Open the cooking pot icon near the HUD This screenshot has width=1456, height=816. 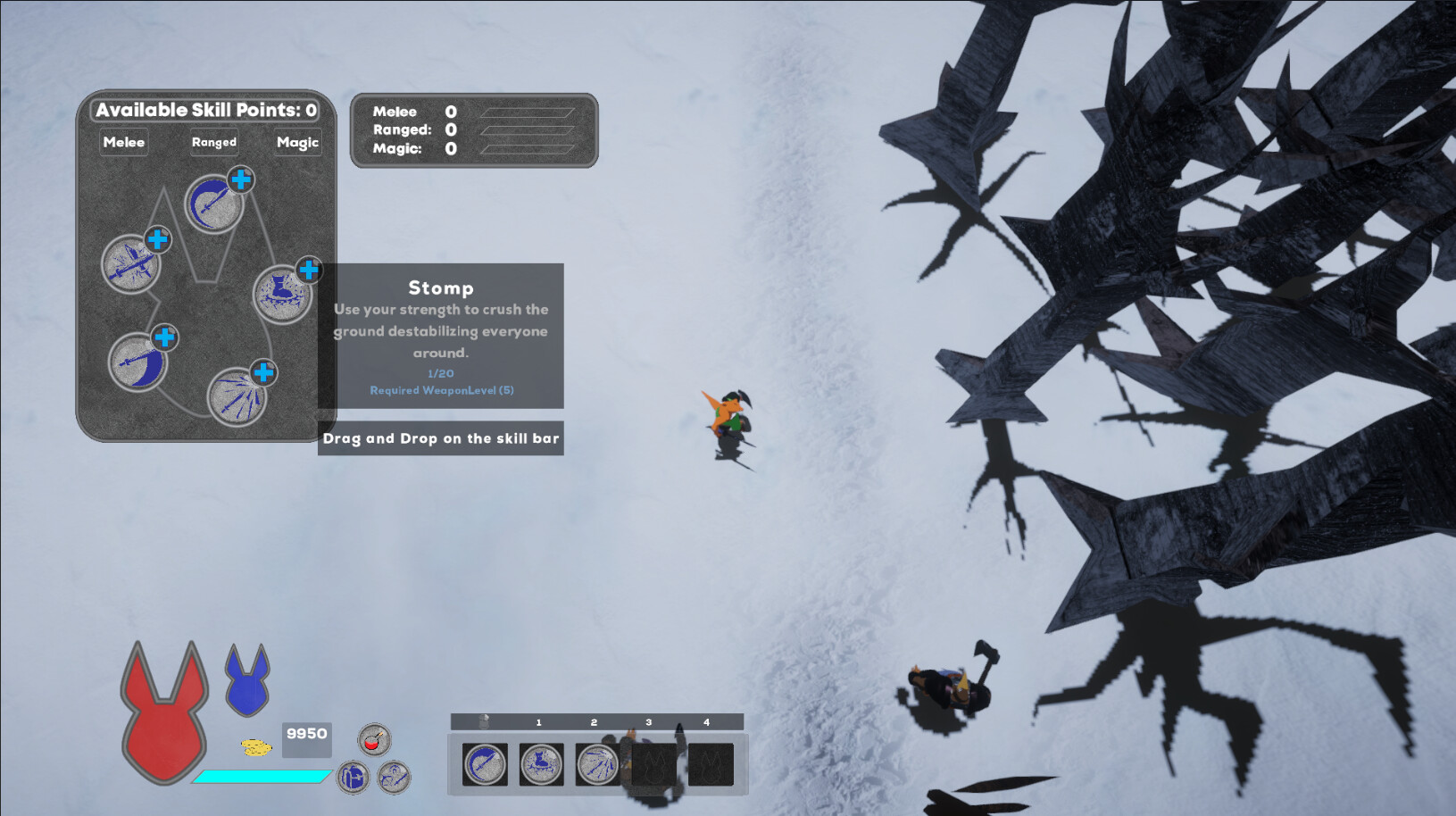pyautogui.click(x=375, y=739)
